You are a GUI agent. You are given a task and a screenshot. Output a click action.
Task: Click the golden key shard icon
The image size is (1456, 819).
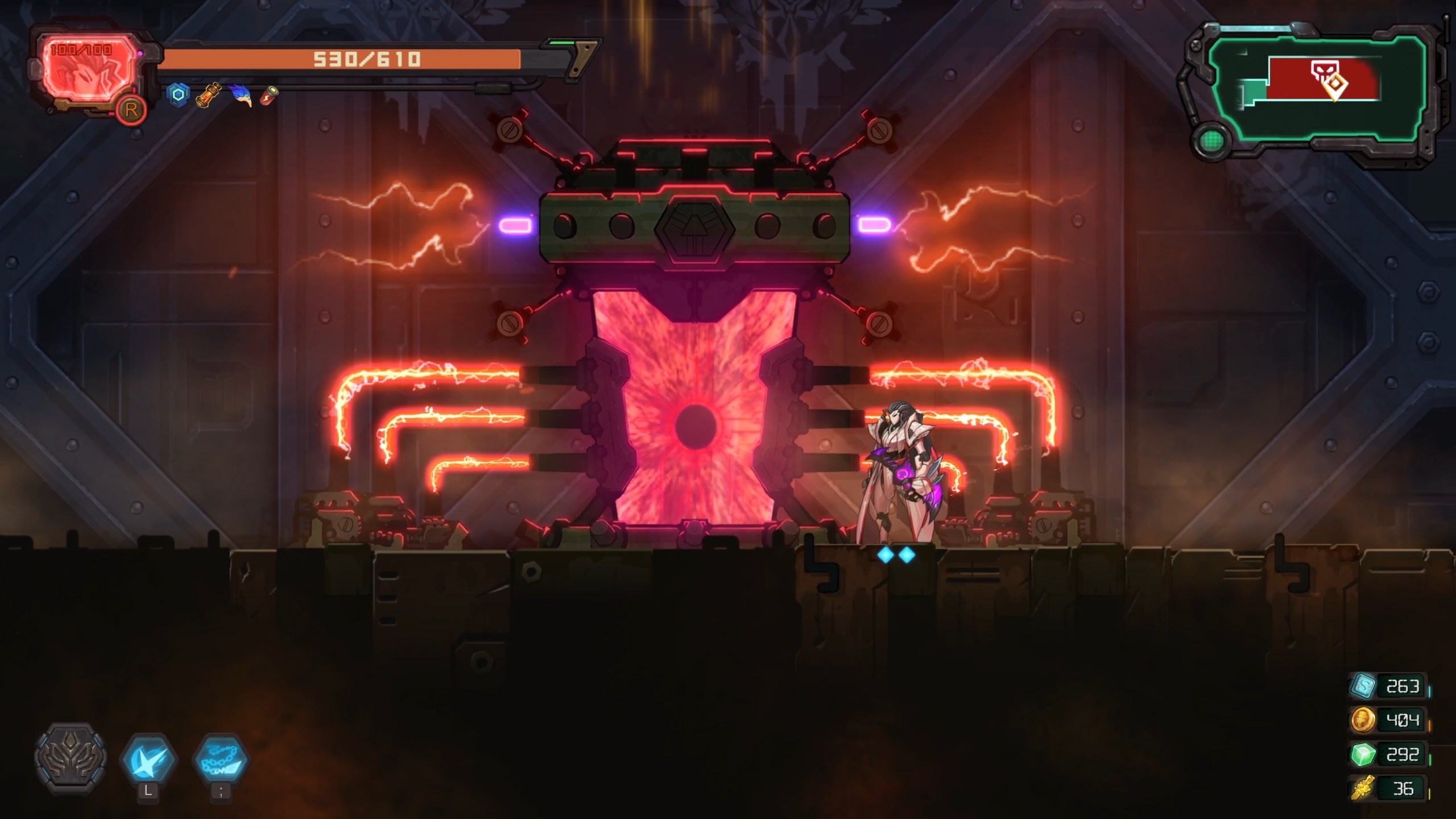coord(1363,788)
